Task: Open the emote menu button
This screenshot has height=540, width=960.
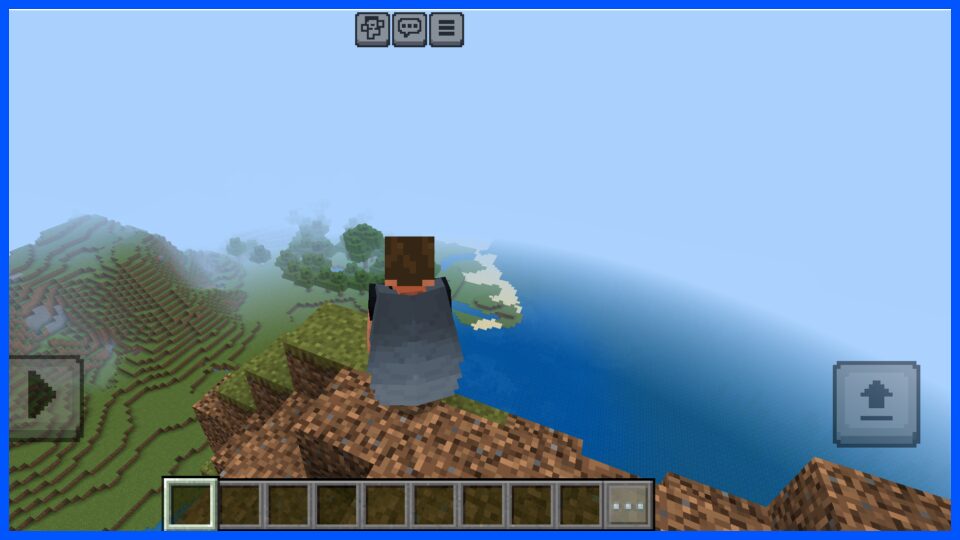Action: pyautogui.click(x=372, y=29)
